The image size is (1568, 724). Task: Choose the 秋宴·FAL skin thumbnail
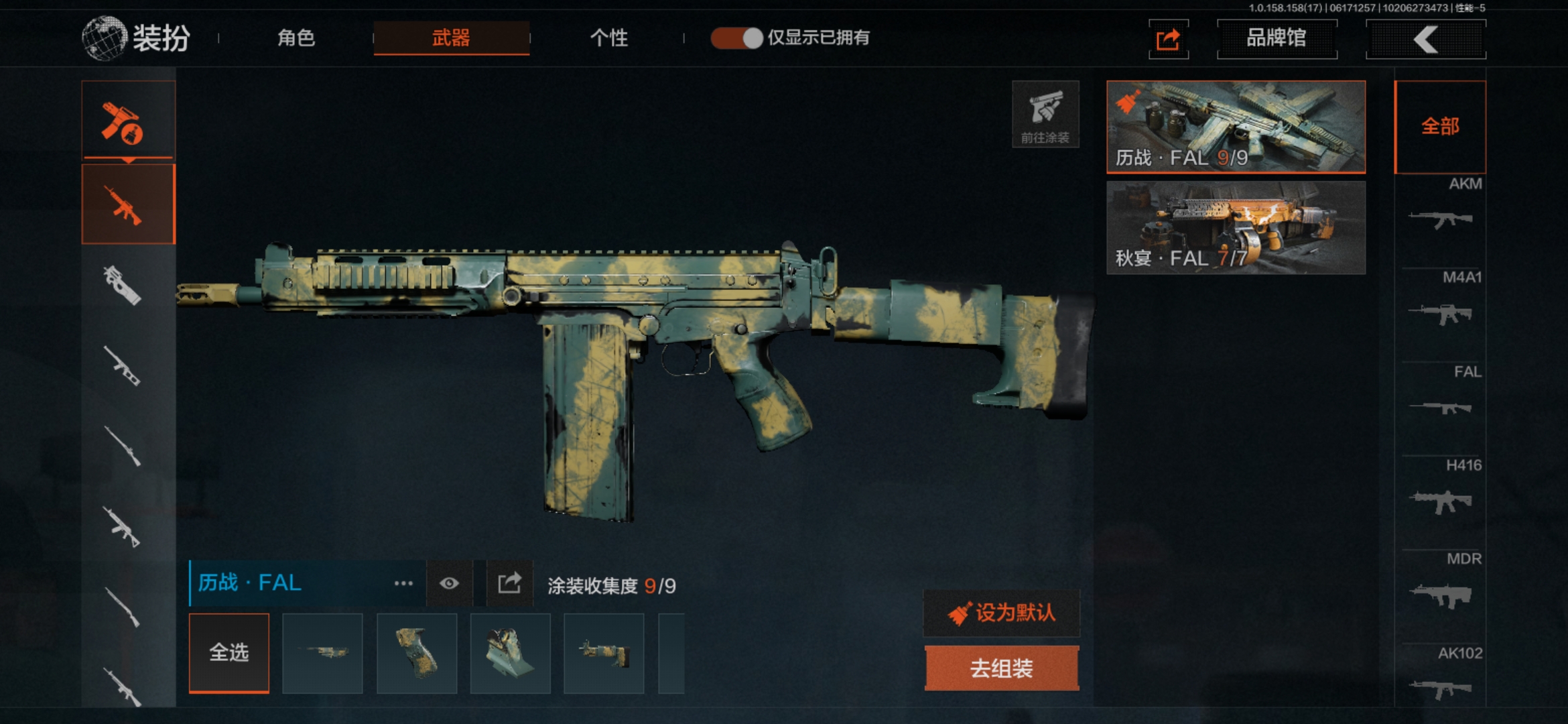tap(1236, 227)
